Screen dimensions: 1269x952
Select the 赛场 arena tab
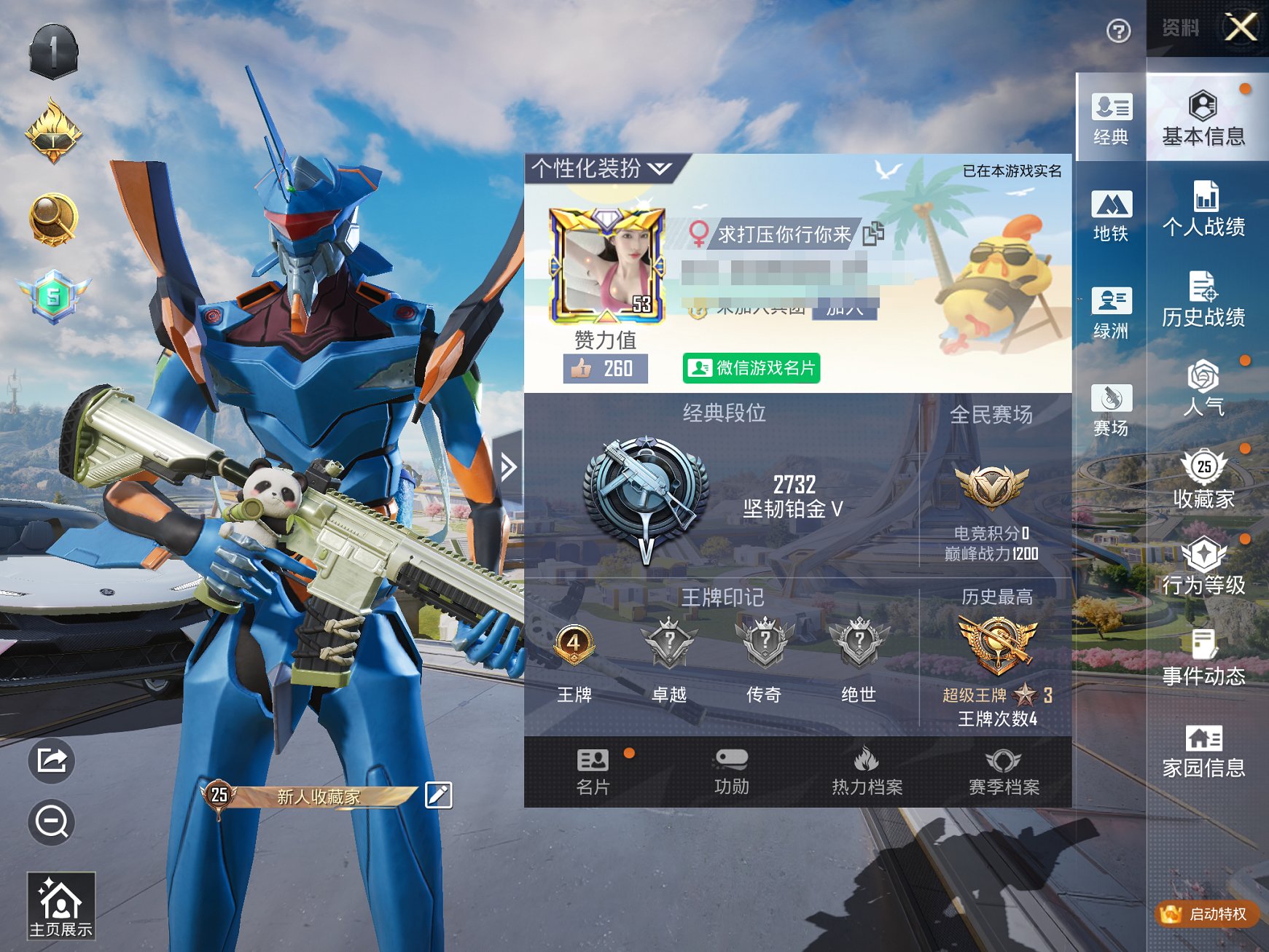[x=1111, y=410]
